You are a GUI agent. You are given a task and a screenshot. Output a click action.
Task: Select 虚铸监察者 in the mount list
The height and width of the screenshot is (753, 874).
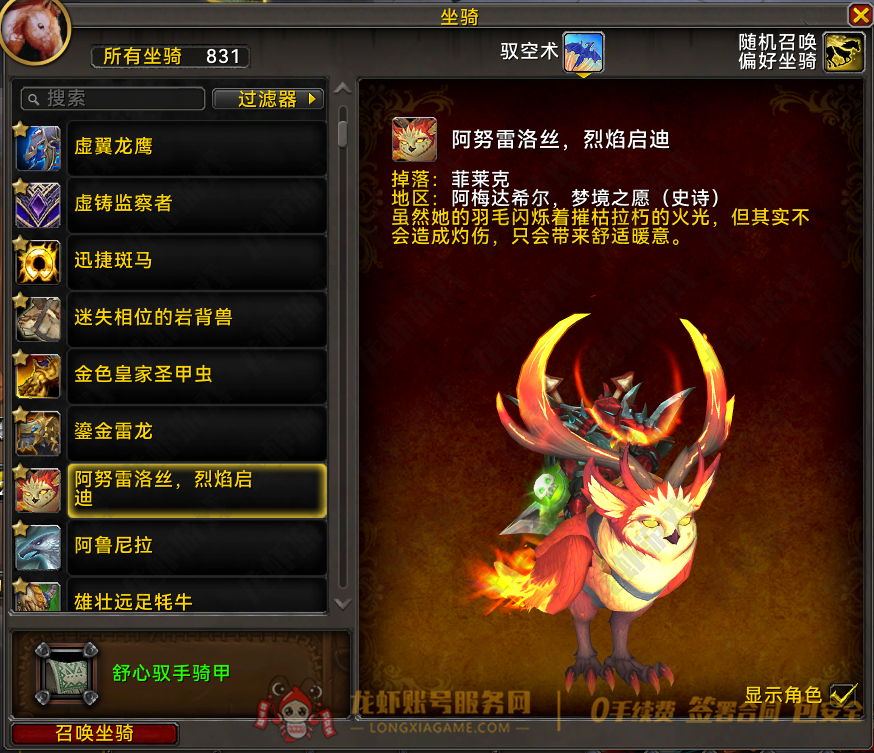[x=197, y=204]
